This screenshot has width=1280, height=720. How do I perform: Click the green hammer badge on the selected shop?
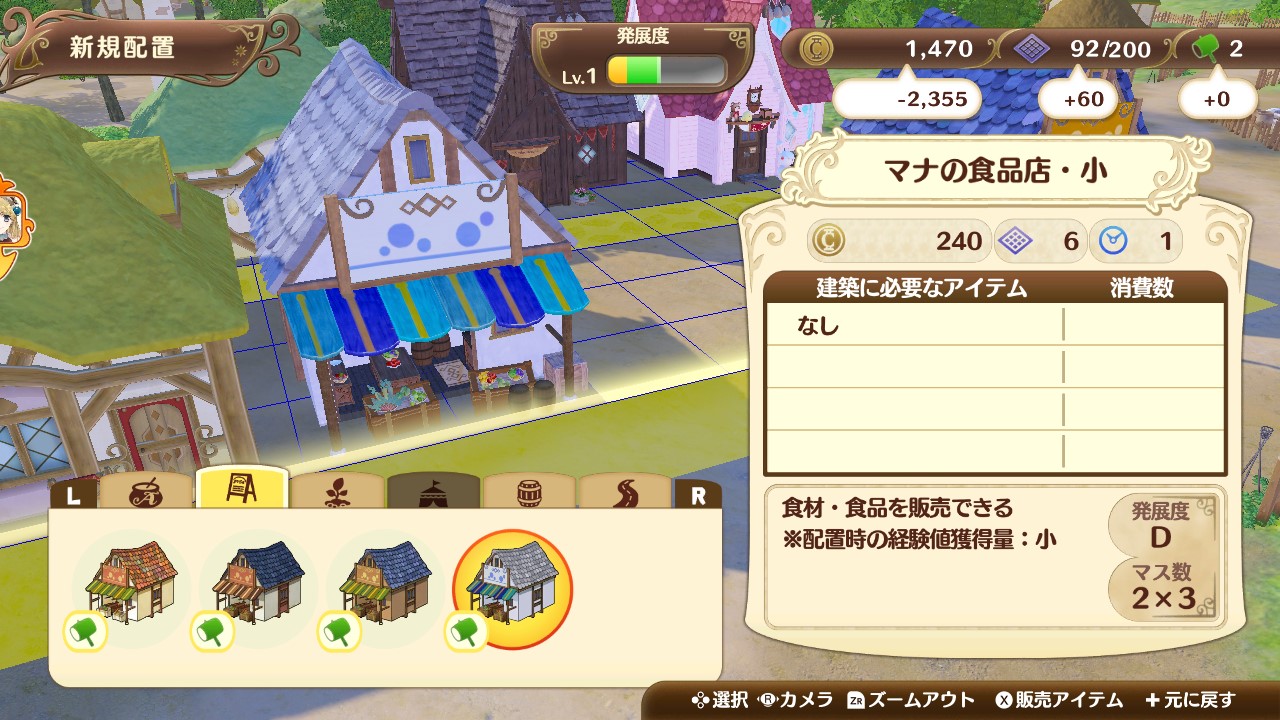coord(466,630)
